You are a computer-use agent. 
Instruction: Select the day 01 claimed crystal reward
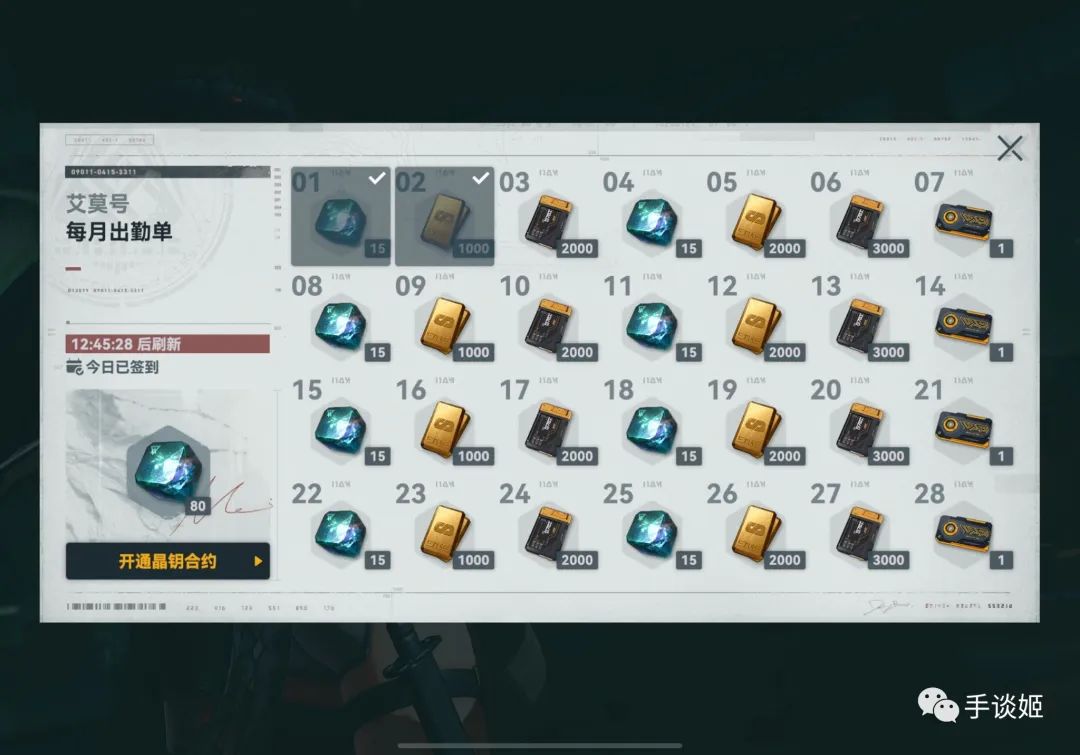[340, 217]
